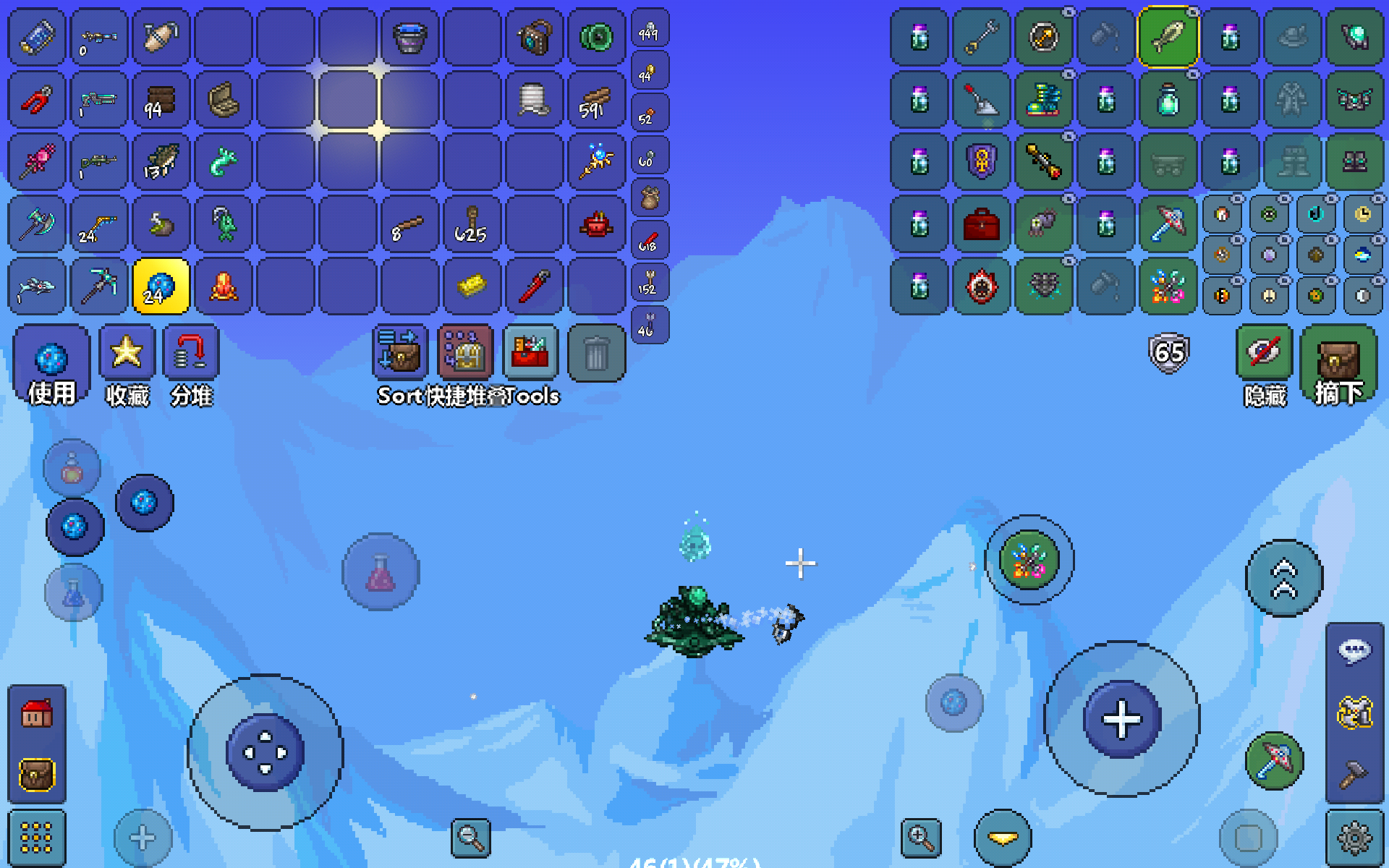Select the highlighted green fish equipment slot
Viewport: 1389px width, 868px height.
[1168, 37]
